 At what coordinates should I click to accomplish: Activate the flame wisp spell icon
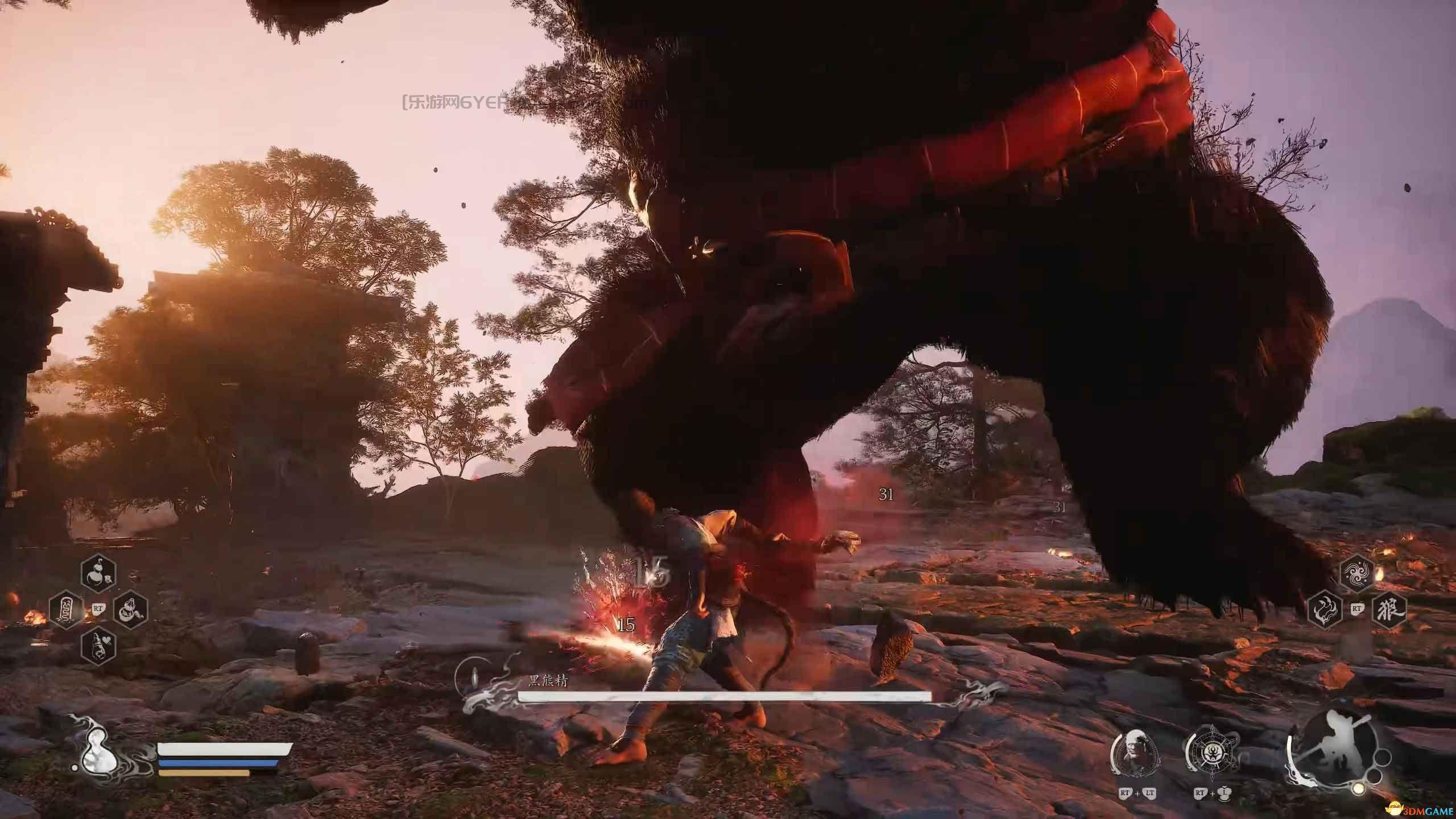coord(1325,610)
